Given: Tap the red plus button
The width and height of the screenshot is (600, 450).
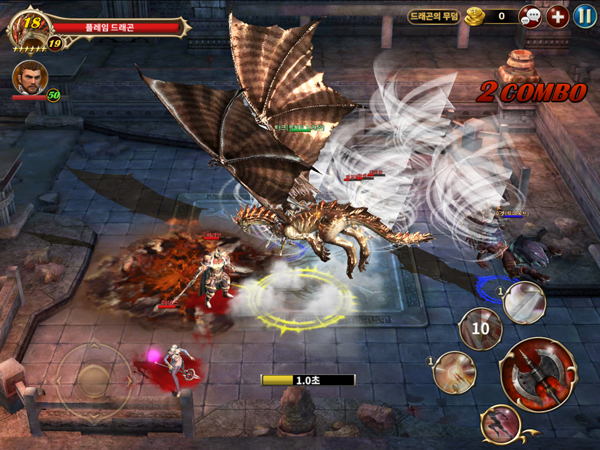Looking at the screenshot, I should pyautogui.click(x=557, y=16).
